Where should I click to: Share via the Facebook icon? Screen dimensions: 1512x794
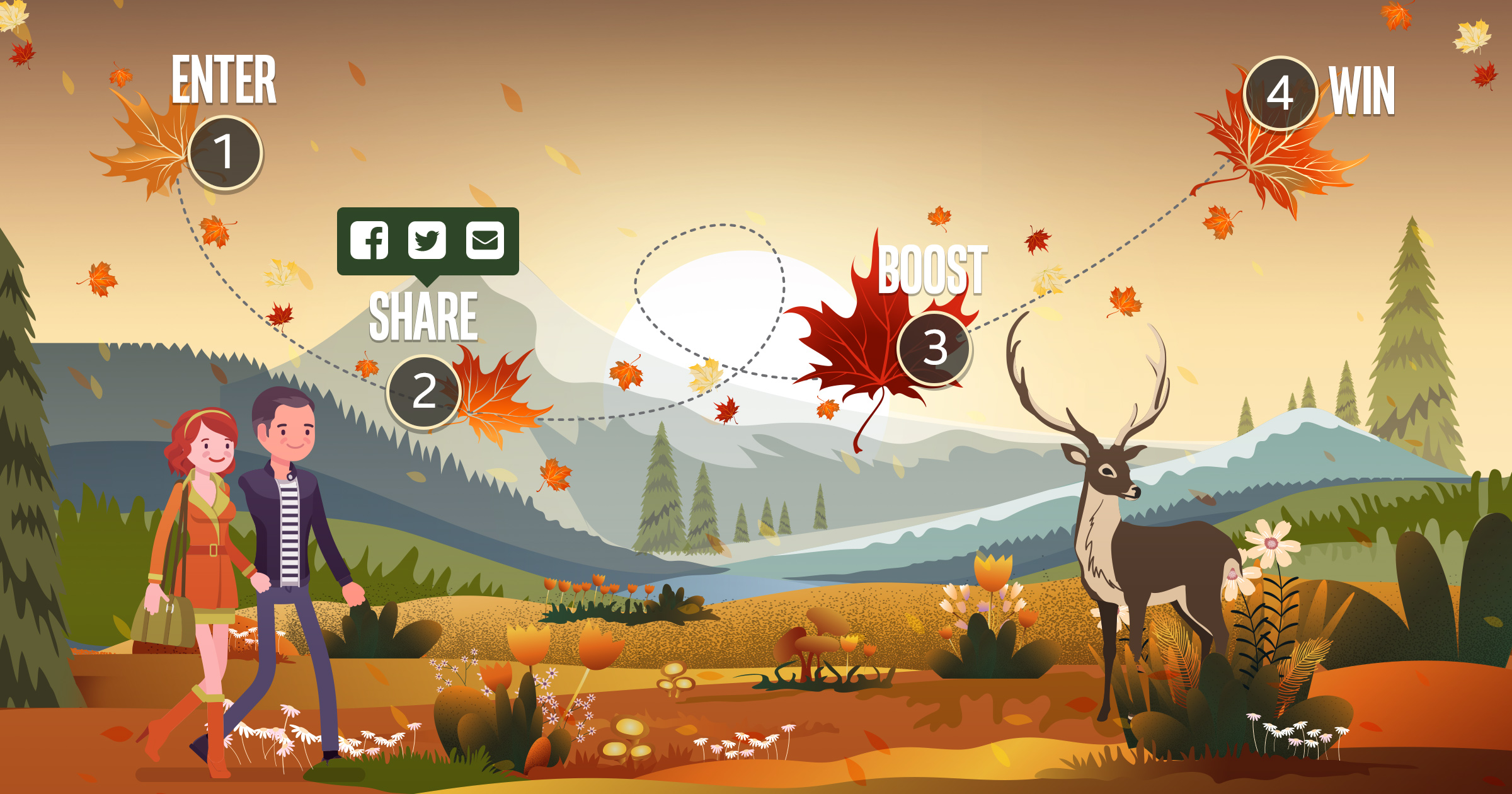point(369,240)
